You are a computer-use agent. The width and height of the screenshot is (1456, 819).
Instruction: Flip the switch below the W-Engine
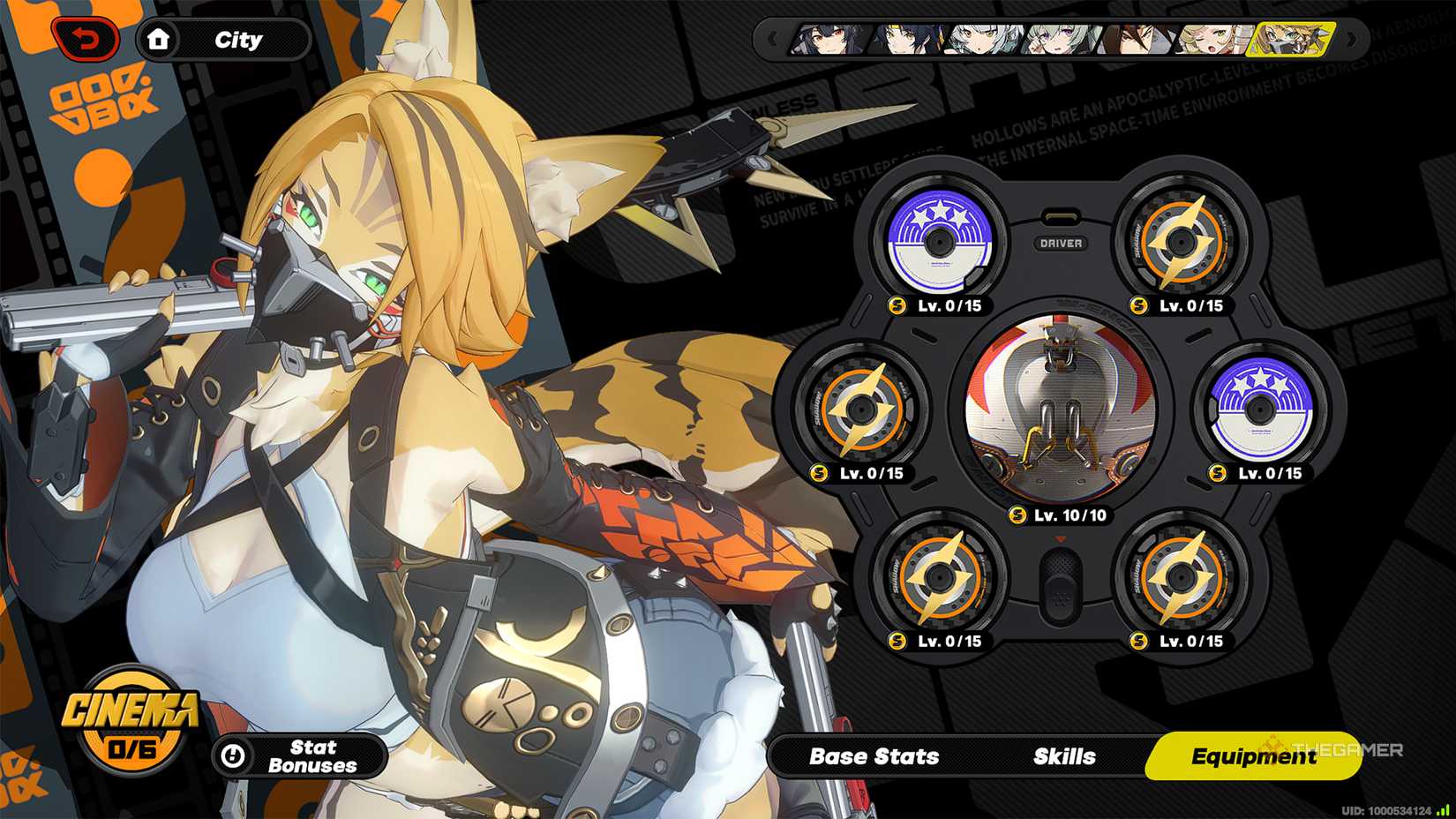point(1059,578)
